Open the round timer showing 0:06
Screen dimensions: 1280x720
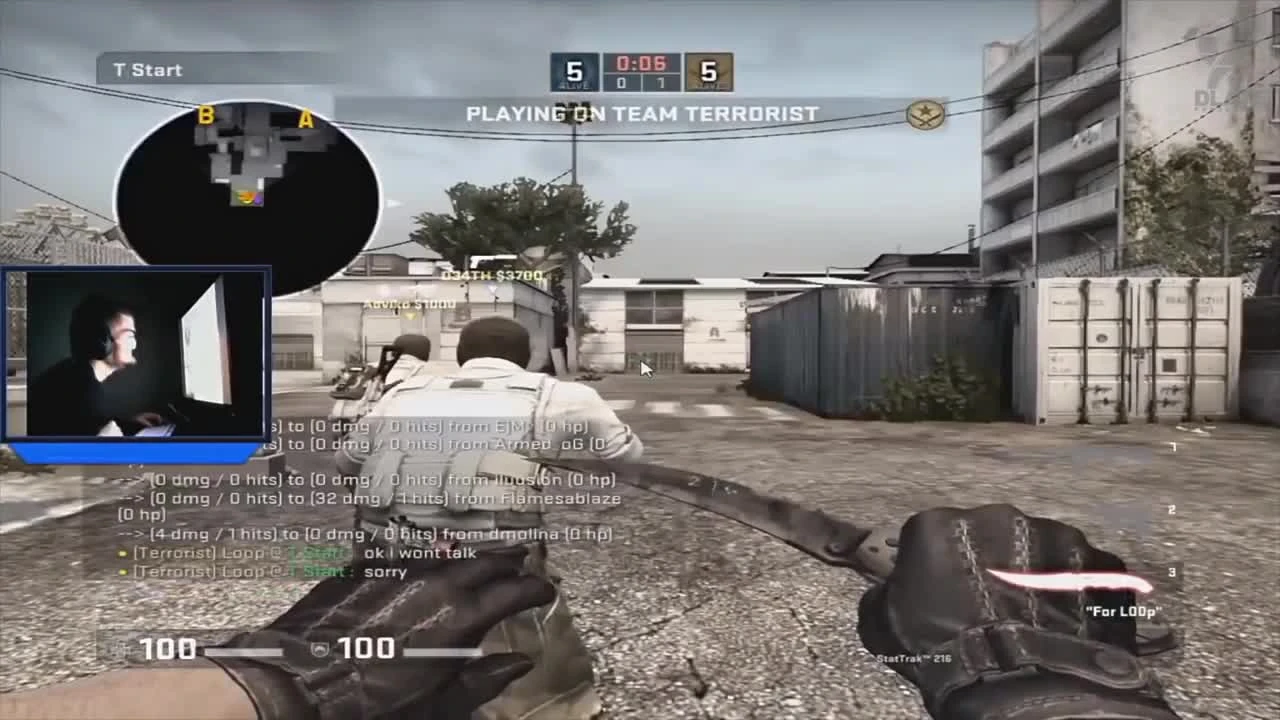click(x=640, y=62)
